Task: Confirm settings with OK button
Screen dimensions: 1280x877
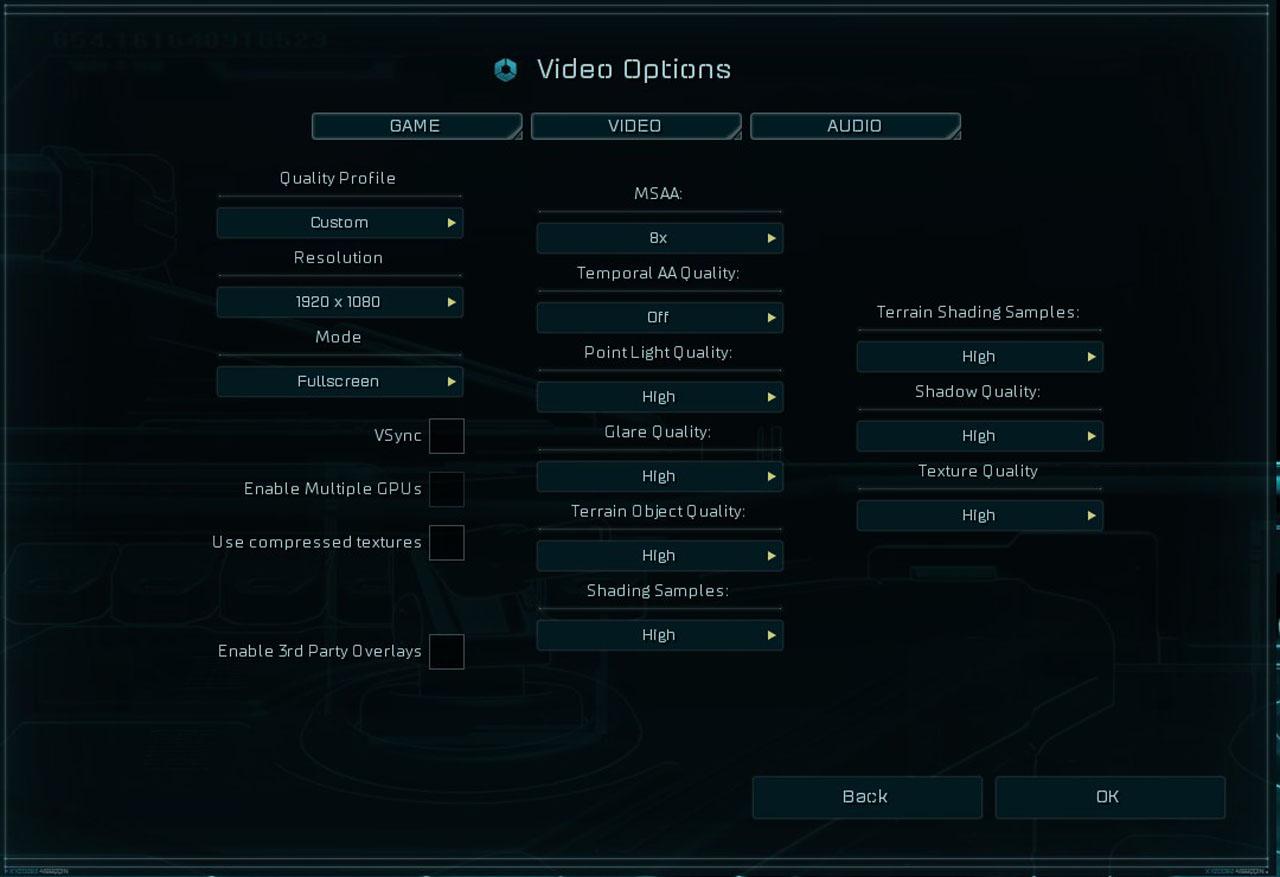Action: coord(1109,797)
